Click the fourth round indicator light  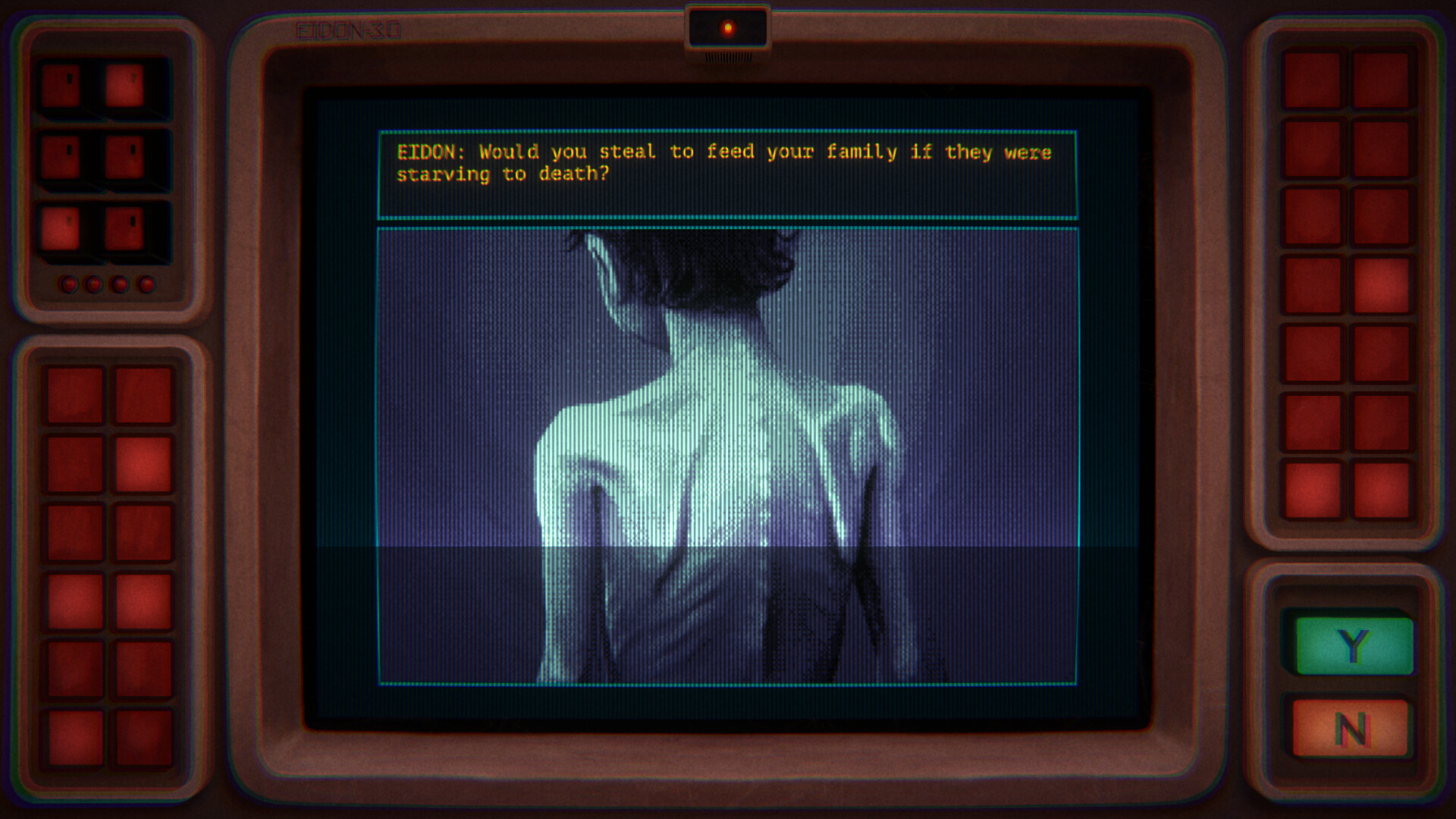(145, 285)
